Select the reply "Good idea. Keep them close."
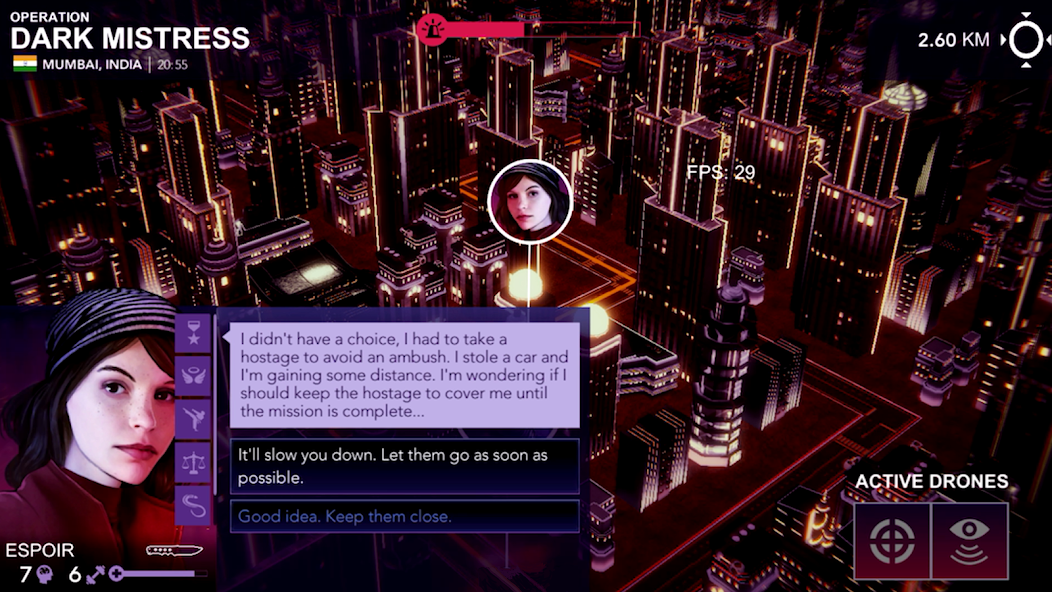This screenshot has height=592, width=1052. pyautogui.click(x=405, y=517)
